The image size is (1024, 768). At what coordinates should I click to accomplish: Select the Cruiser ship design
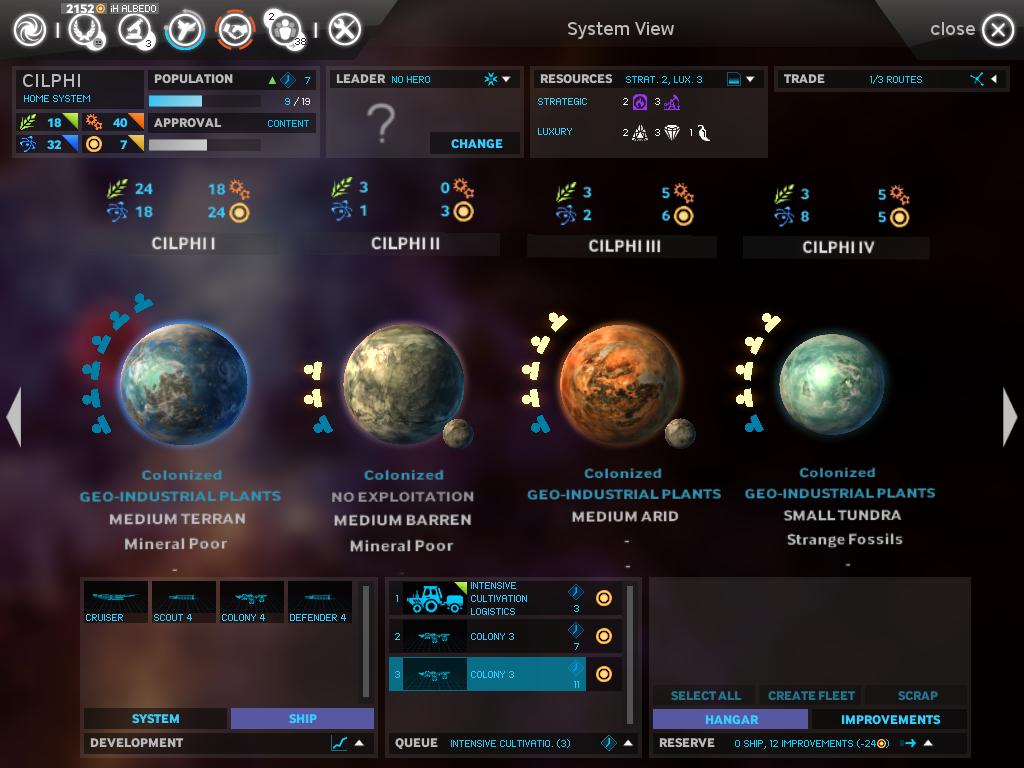click(115, 602)
